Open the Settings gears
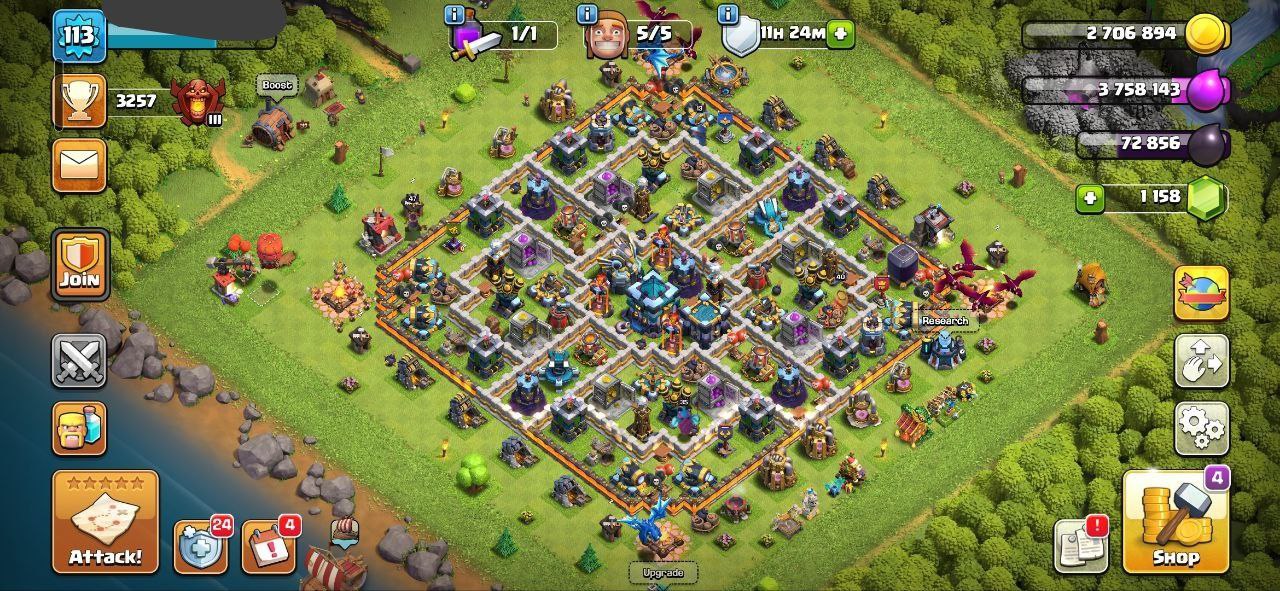The image size is (1280, 591). tap(1201, 429)
